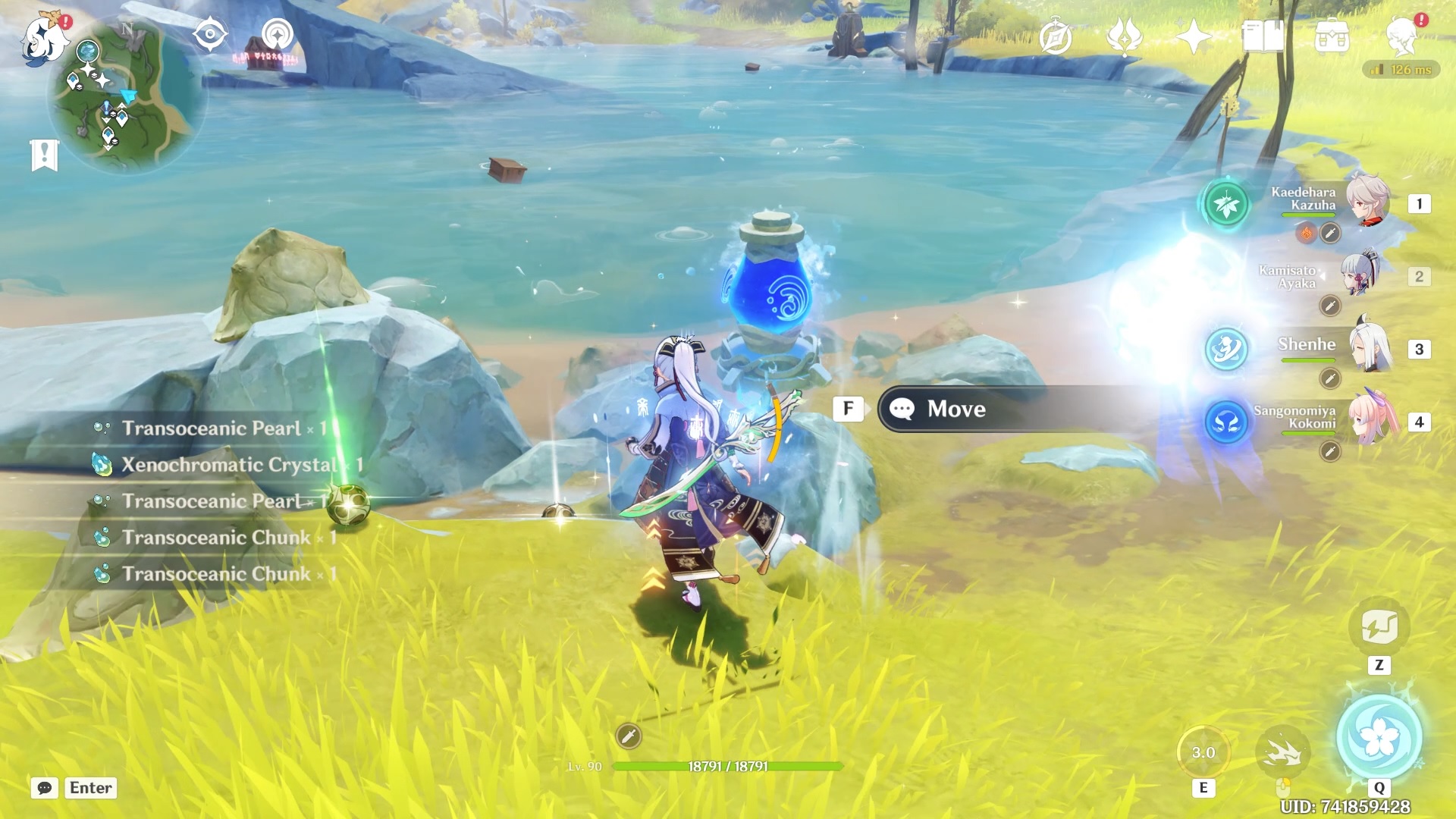Open the Wish star icon

[x=1193, y=37]
